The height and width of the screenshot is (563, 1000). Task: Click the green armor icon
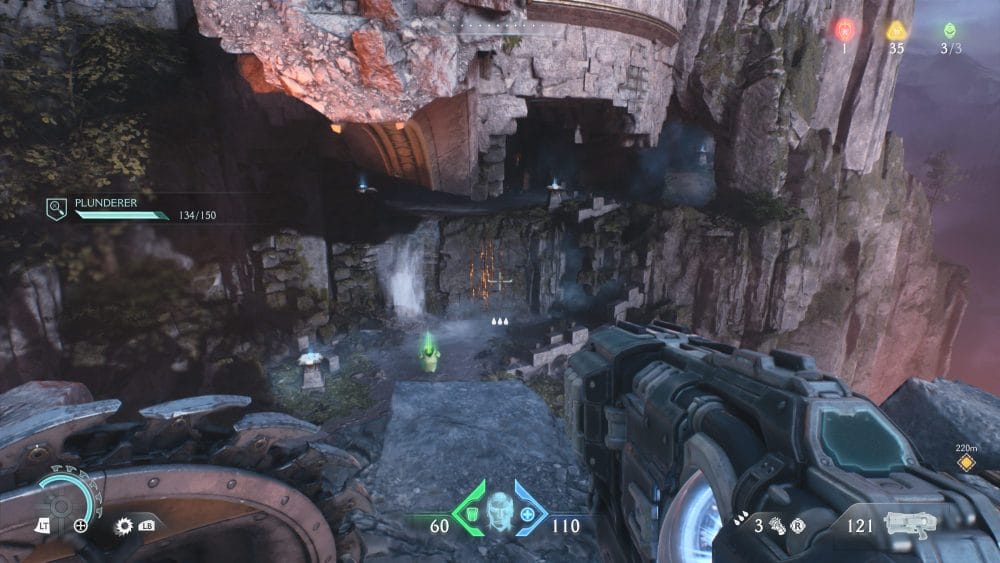[x=469, y=513]
